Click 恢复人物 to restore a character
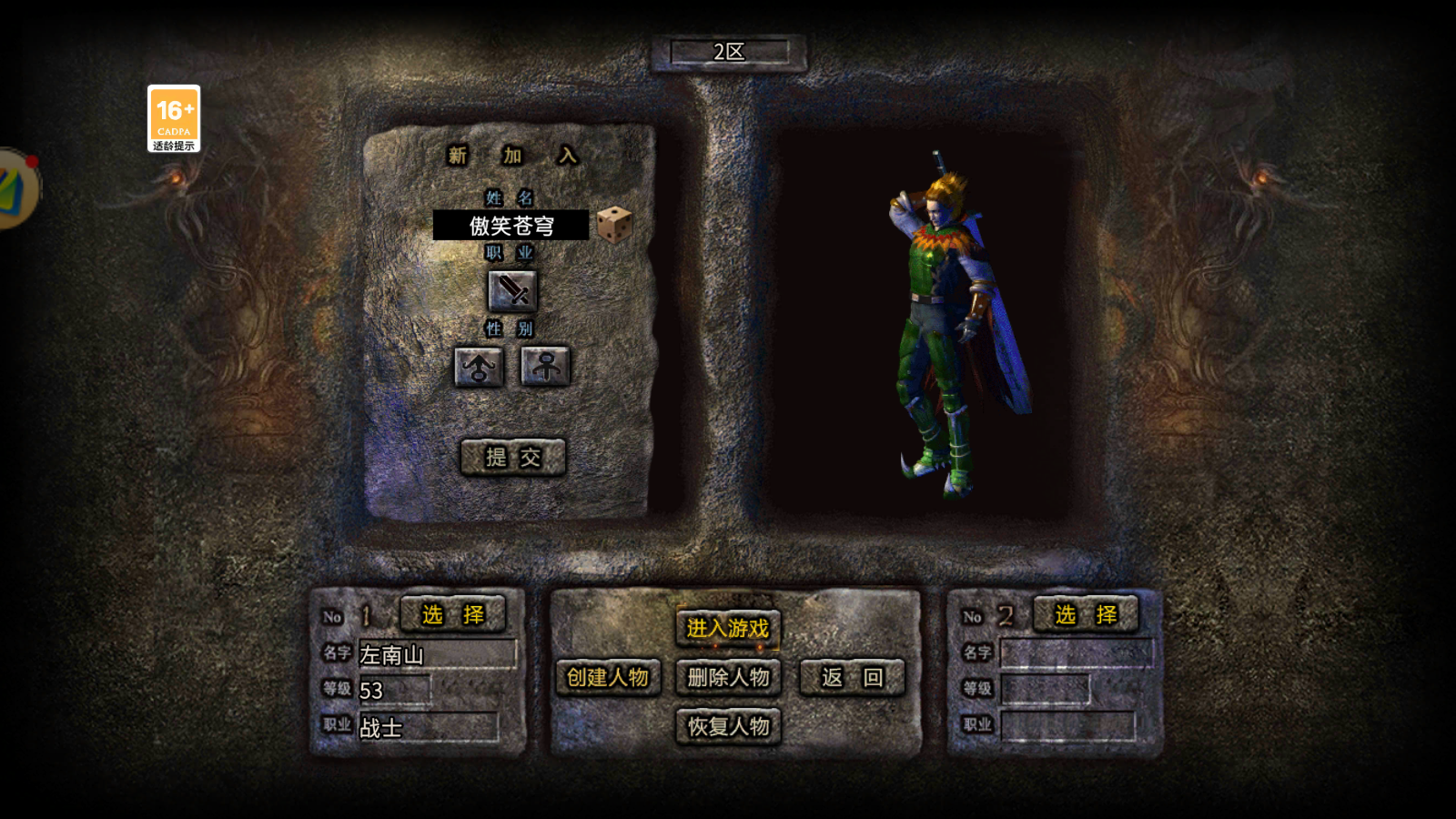This screenshot has height=819, width=1456. (x=727, y=726)
